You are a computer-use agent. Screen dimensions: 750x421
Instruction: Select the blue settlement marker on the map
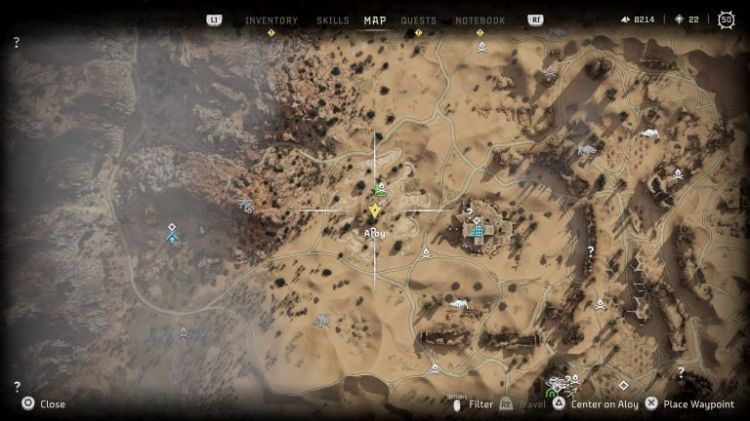tap(477, 231)
